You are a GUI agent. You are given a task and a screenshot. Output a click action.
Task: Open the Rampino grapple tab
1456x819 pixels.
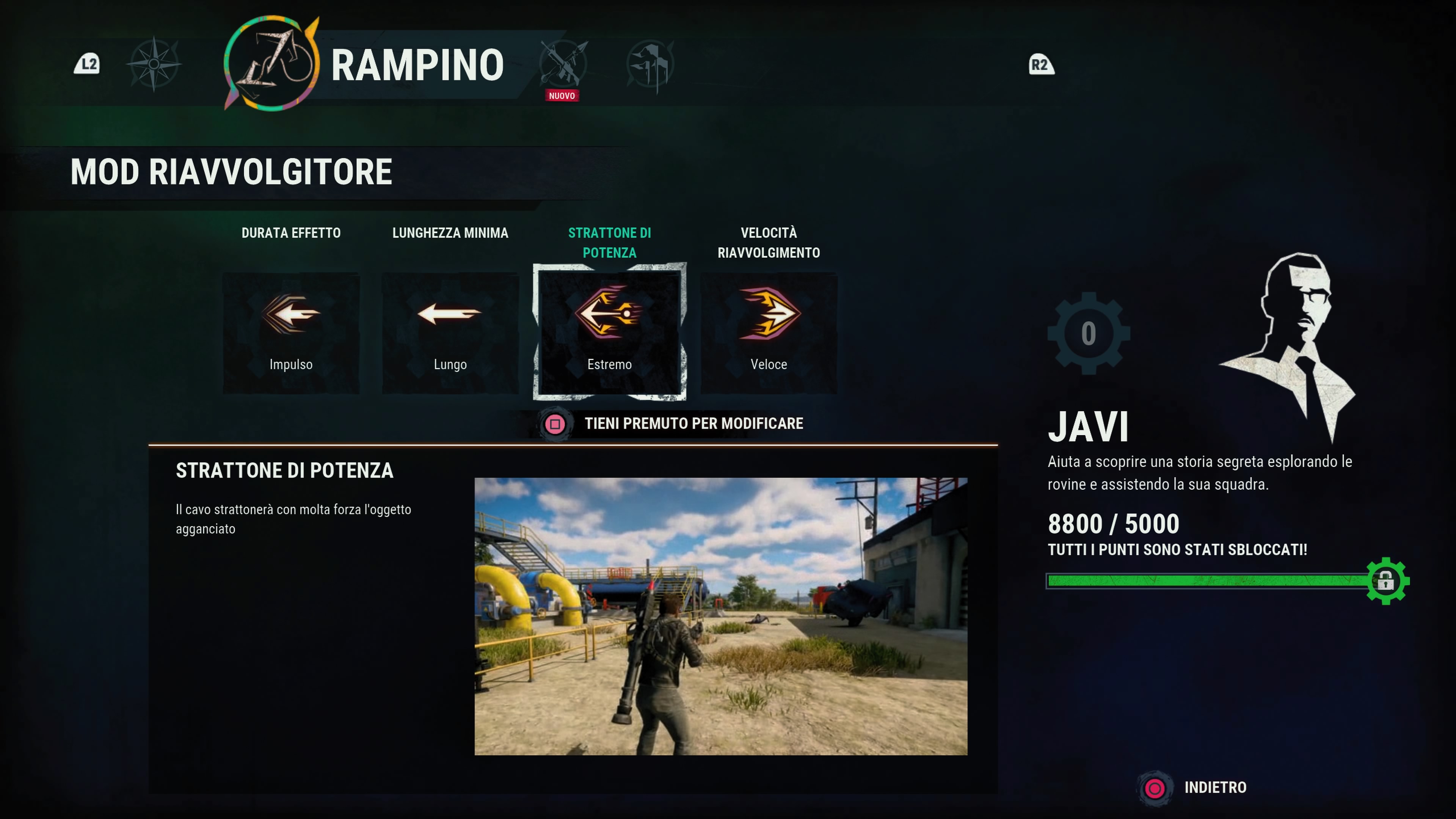pos(273,63)
